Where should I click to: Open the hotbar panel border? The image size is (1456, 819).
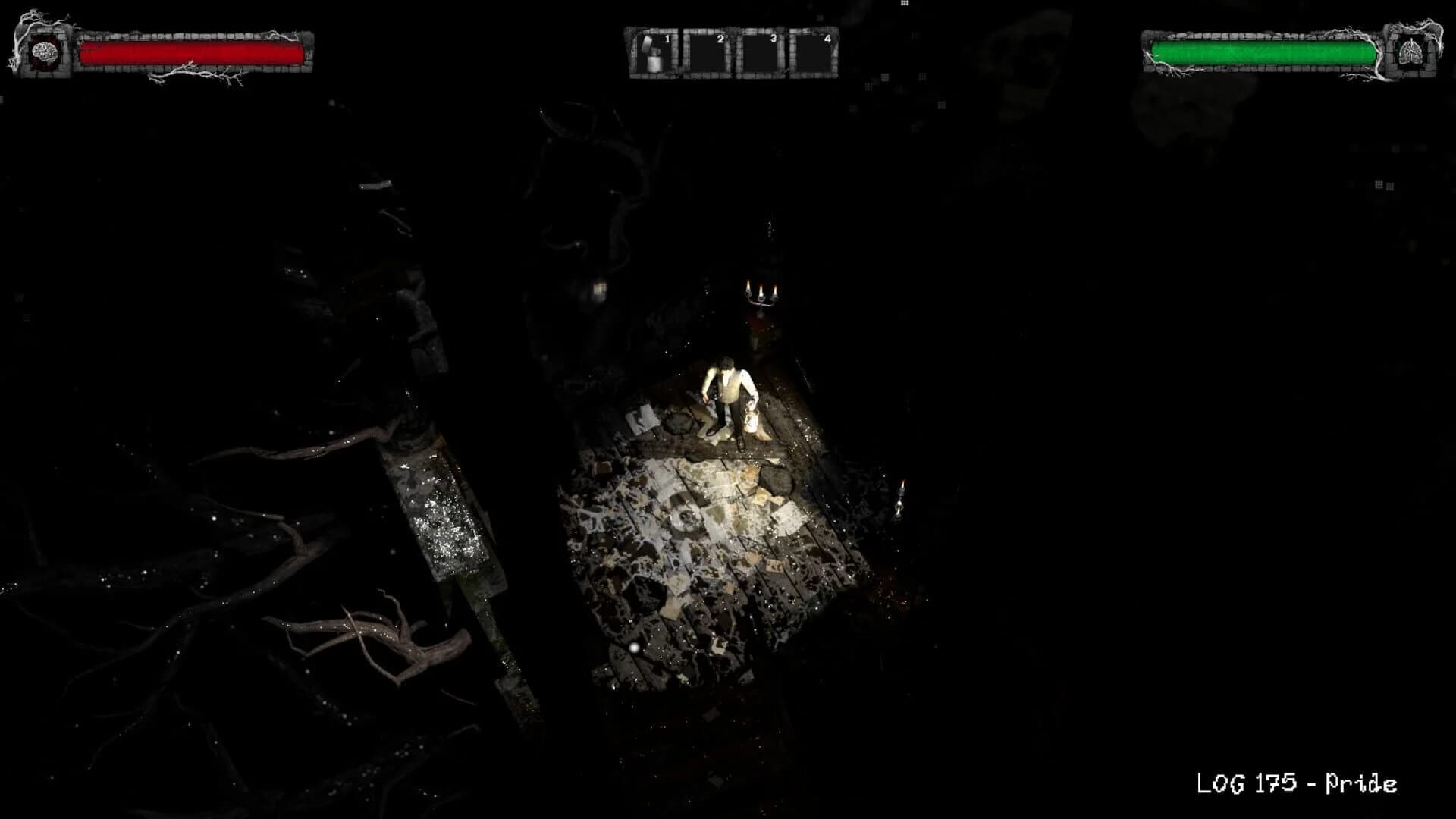pos(732,53)
